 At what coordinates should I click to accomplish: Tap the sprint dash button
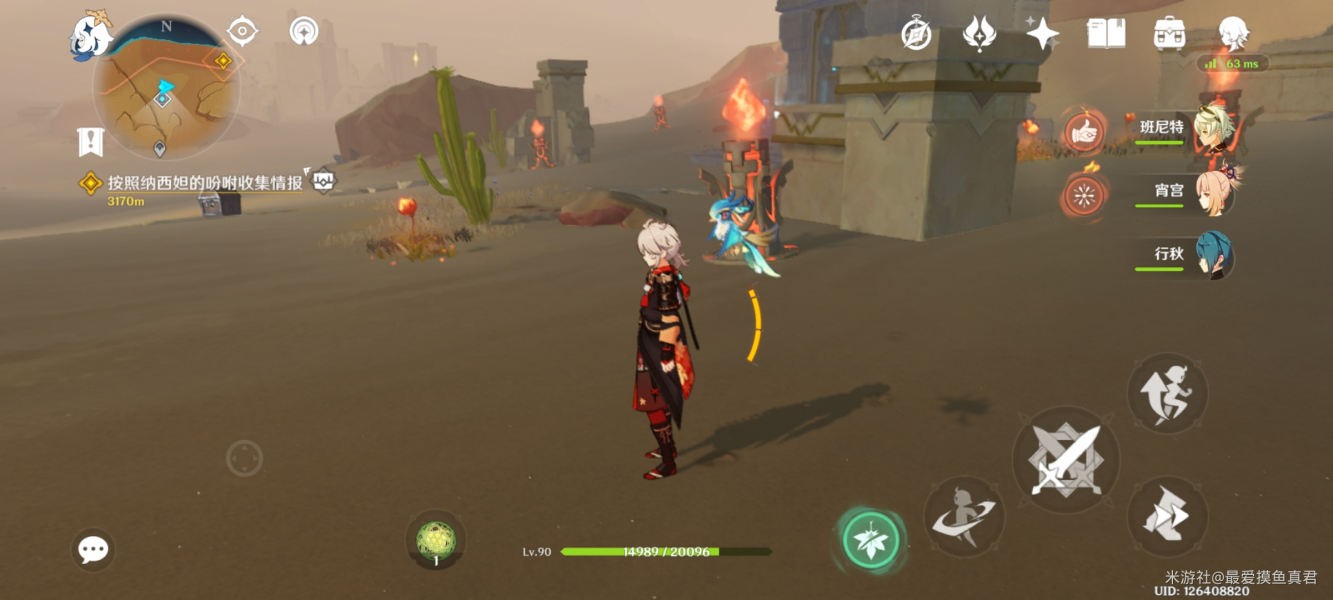click(x=1167, y=516)
